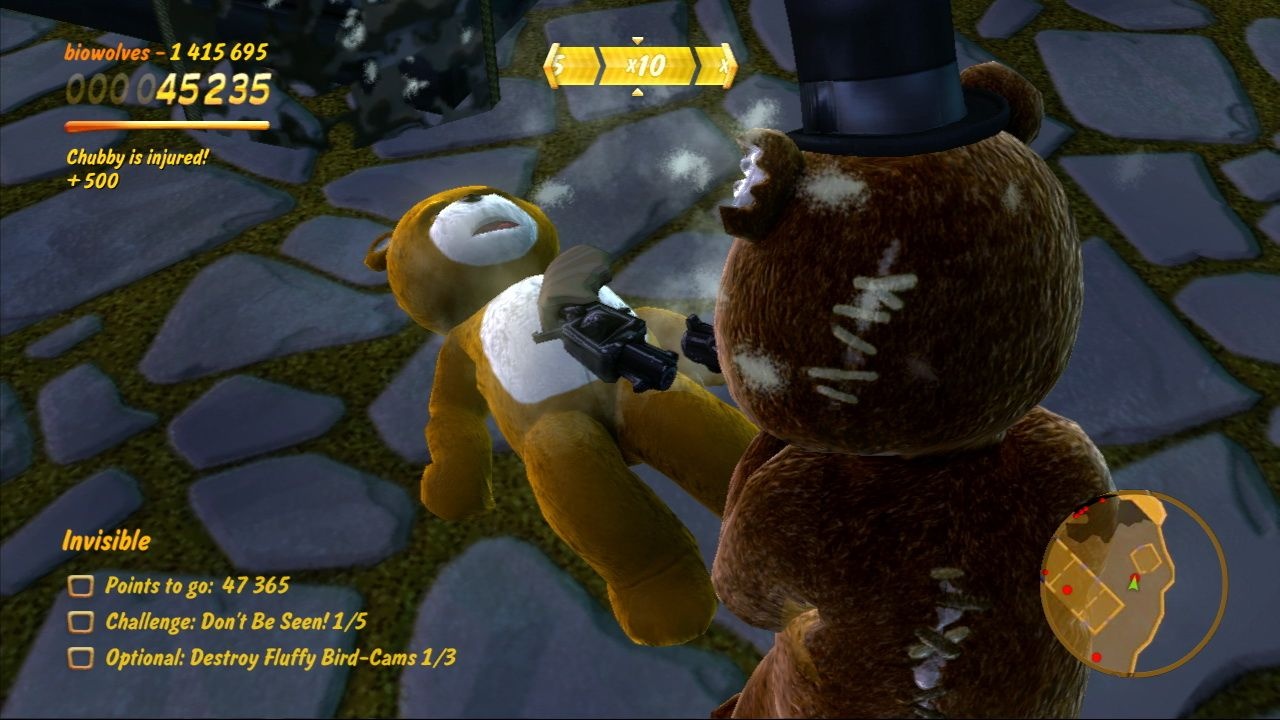
Task: Select the green player arrow on the minimap
Action: coord(1133,584)
